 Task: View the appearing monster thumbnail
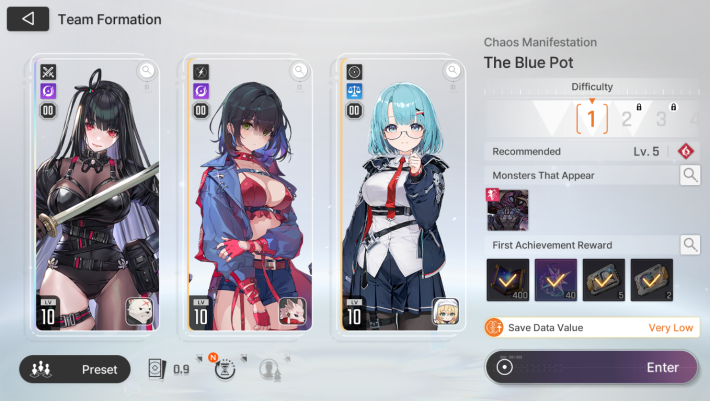tap(507, 210)
